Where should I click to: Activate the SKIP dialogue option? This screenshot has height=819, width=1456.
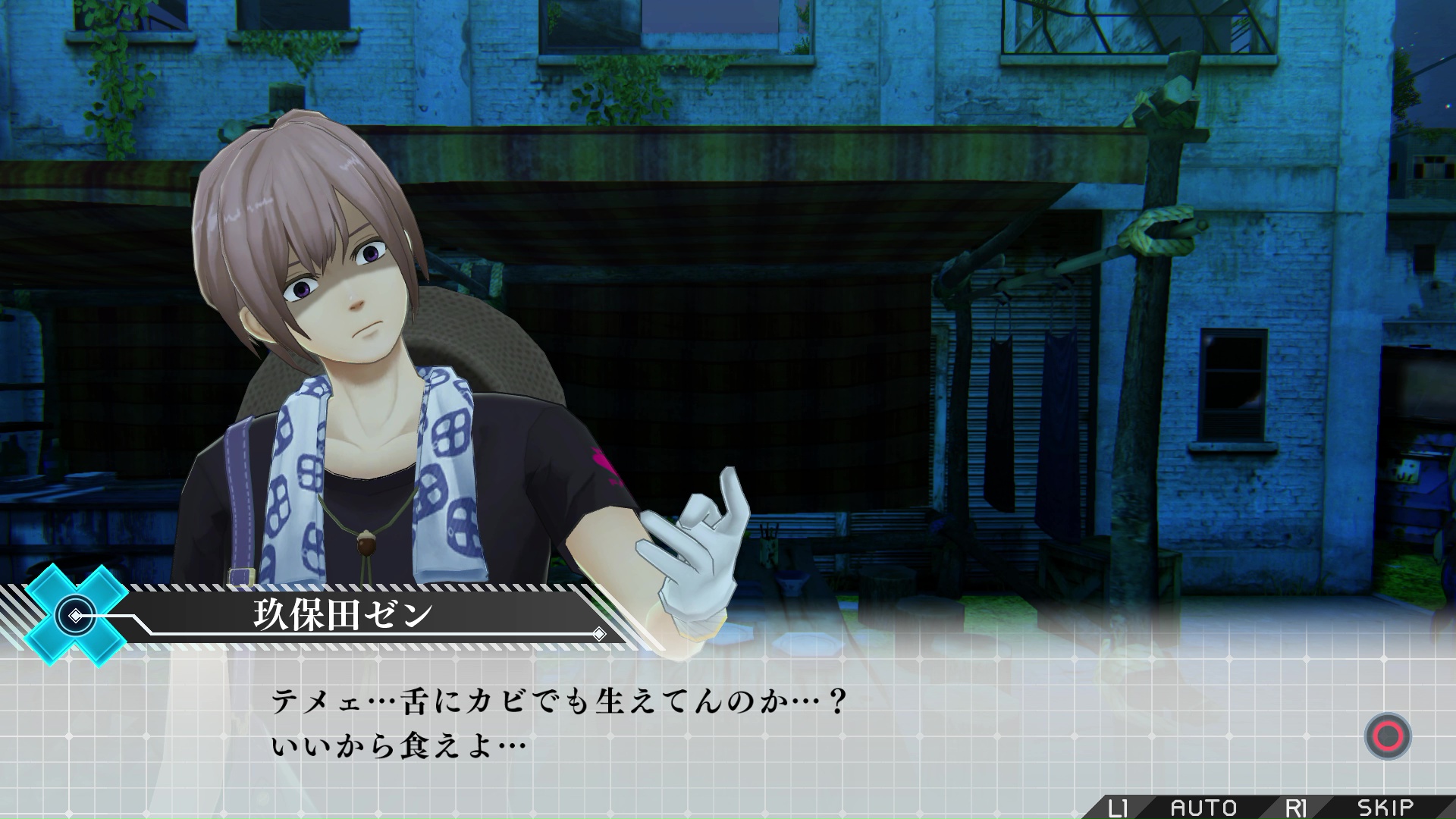1385,808
